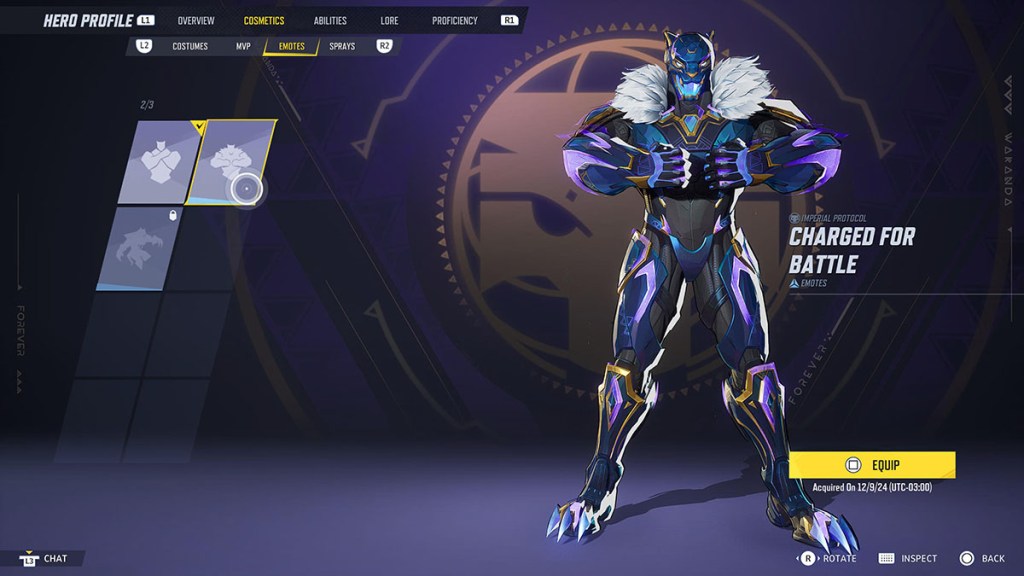Open the MVP sub-tab
The image size is (1024, 576).
click(243, 46)
